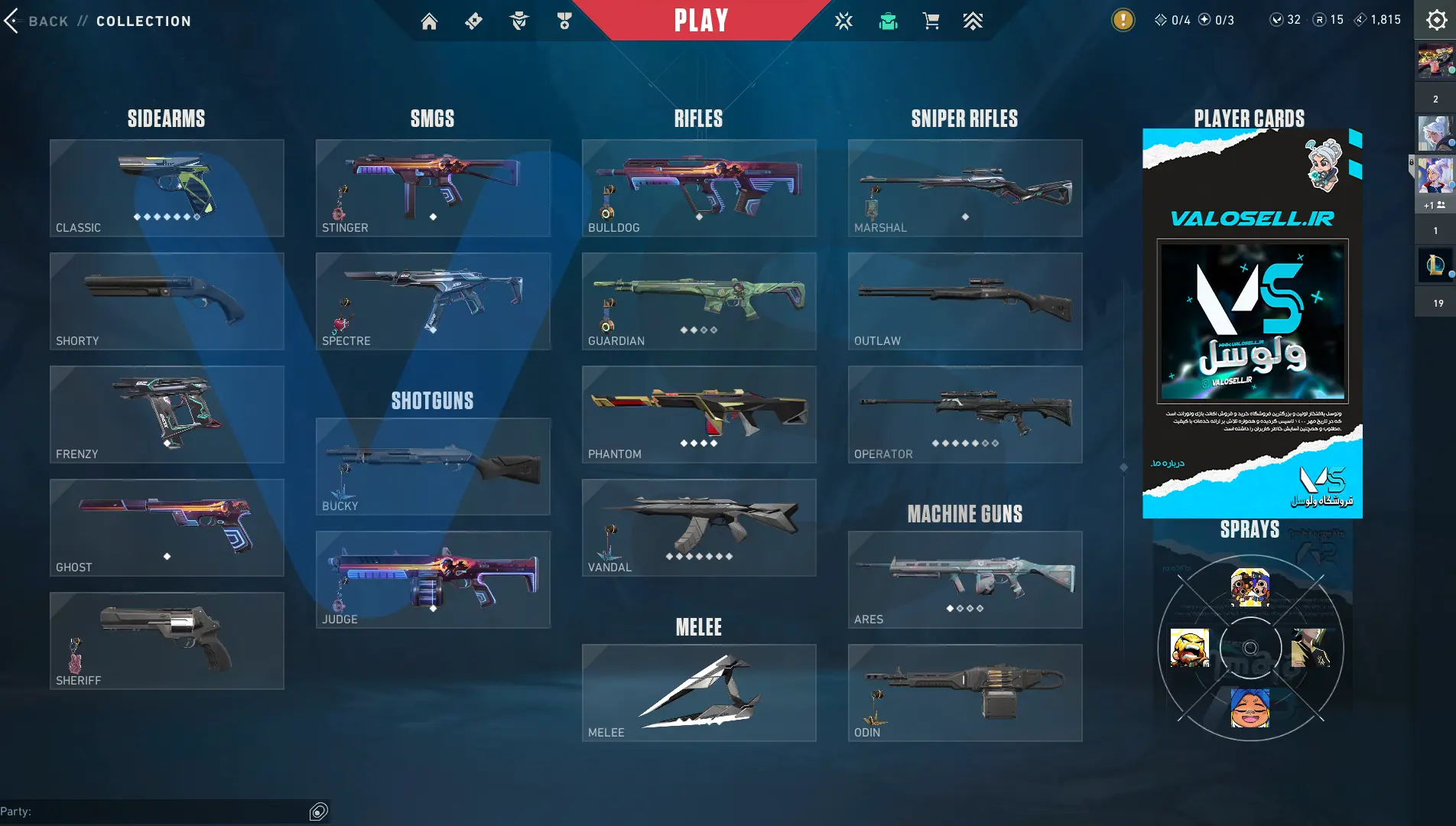This screenshot has height=826, width=1456.
Task: Open the Melee knife slot
Action: pos(699,693)
